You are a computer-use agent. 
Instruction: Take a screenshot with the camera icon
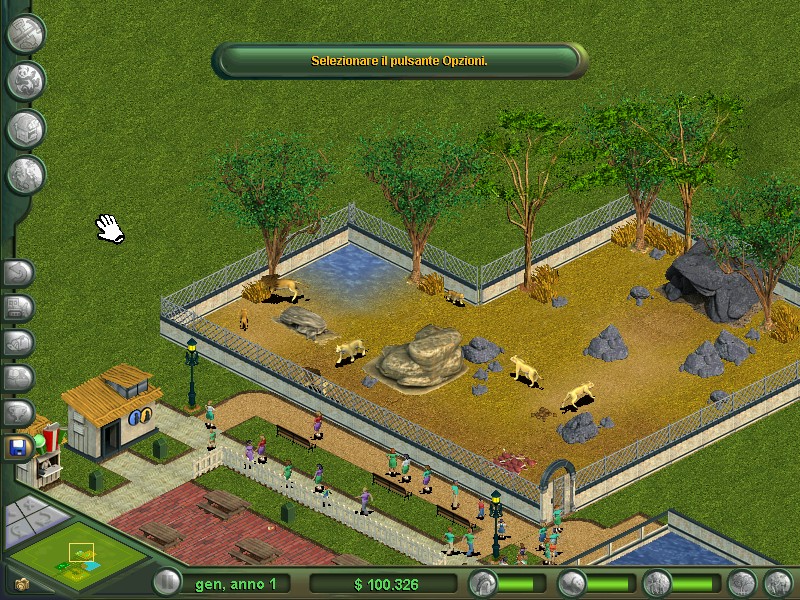[20, 583]
